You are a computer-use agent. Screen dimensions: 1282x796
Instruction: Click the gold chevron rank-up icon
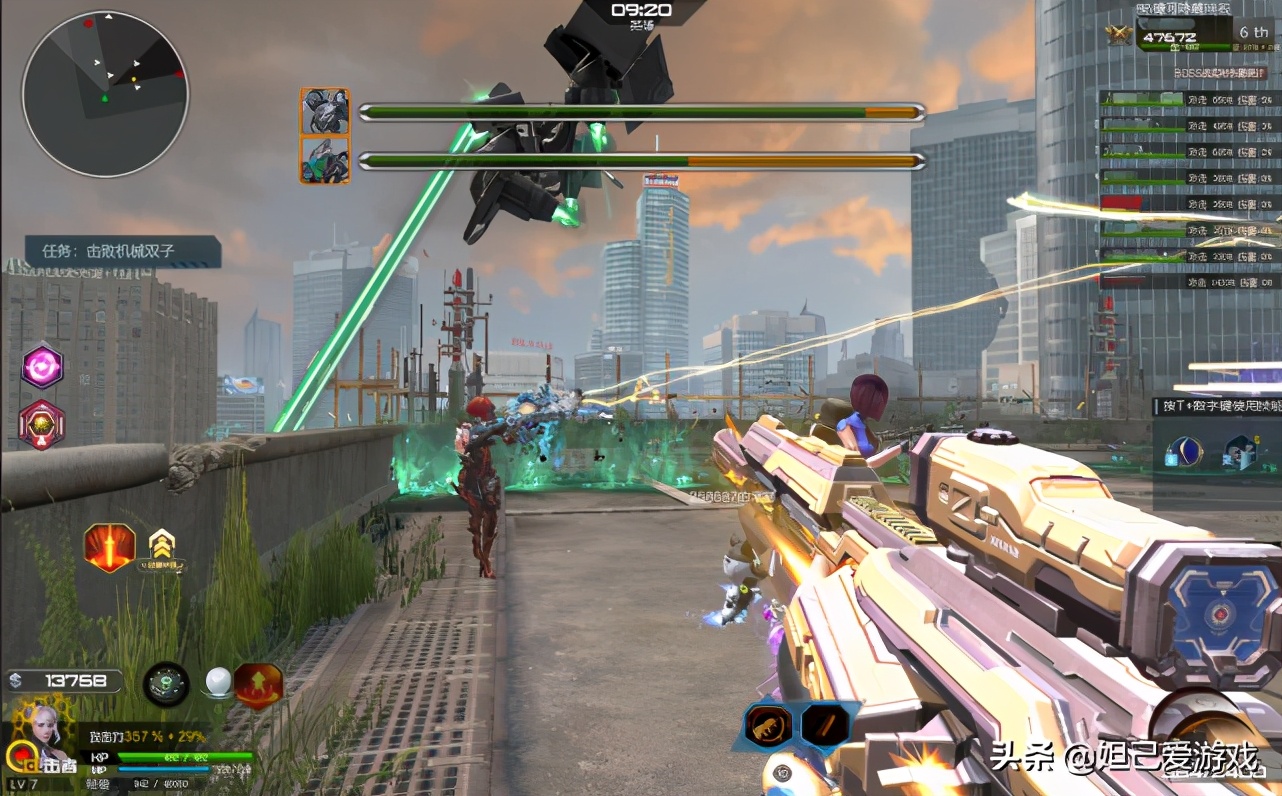[x=159, y=545]
